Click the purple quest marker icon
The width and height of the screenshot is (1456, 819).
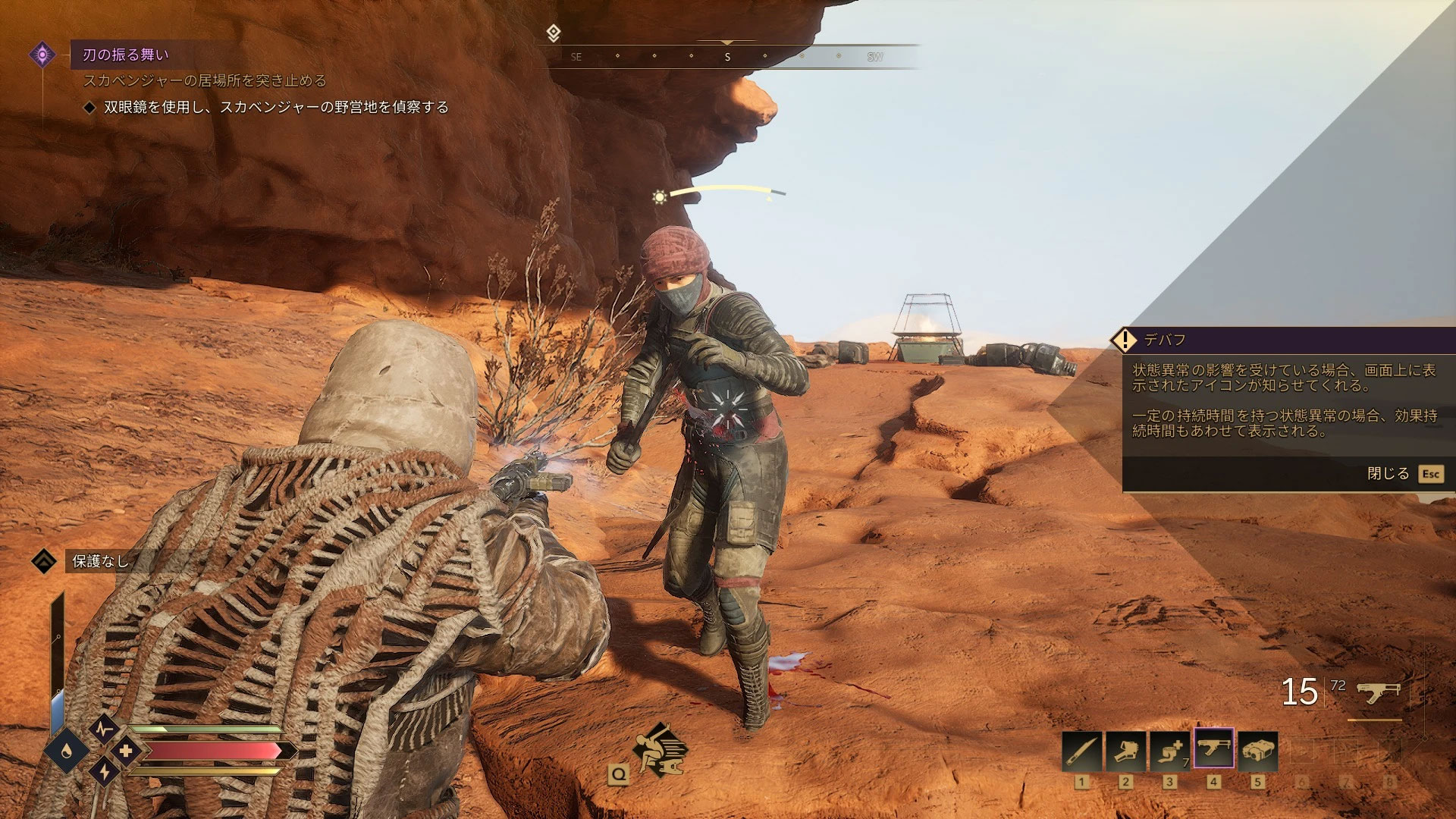pos(42,55)
